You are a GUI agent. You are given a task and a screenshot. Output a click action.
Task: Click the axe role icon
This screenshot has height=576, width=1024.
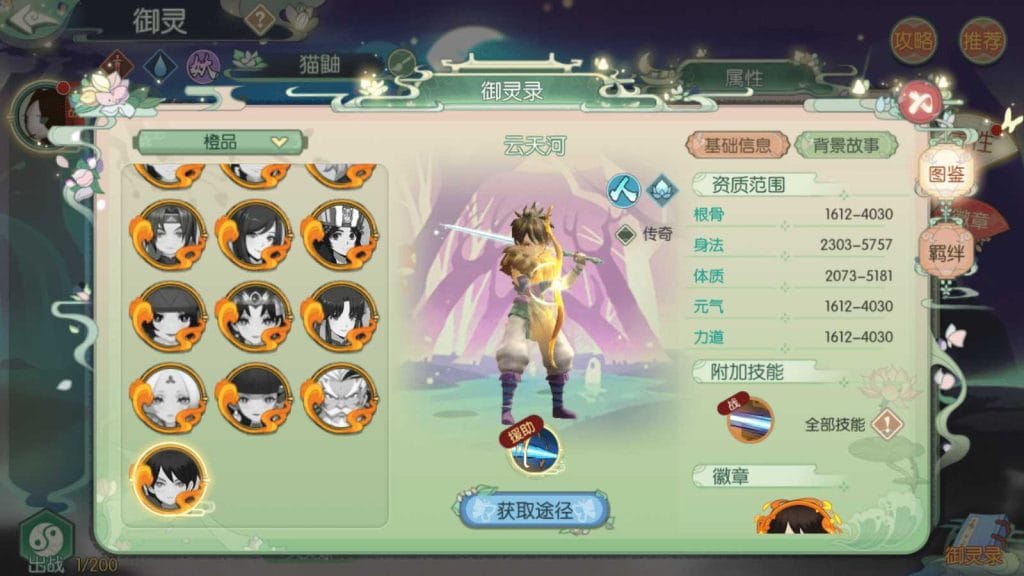622,187
